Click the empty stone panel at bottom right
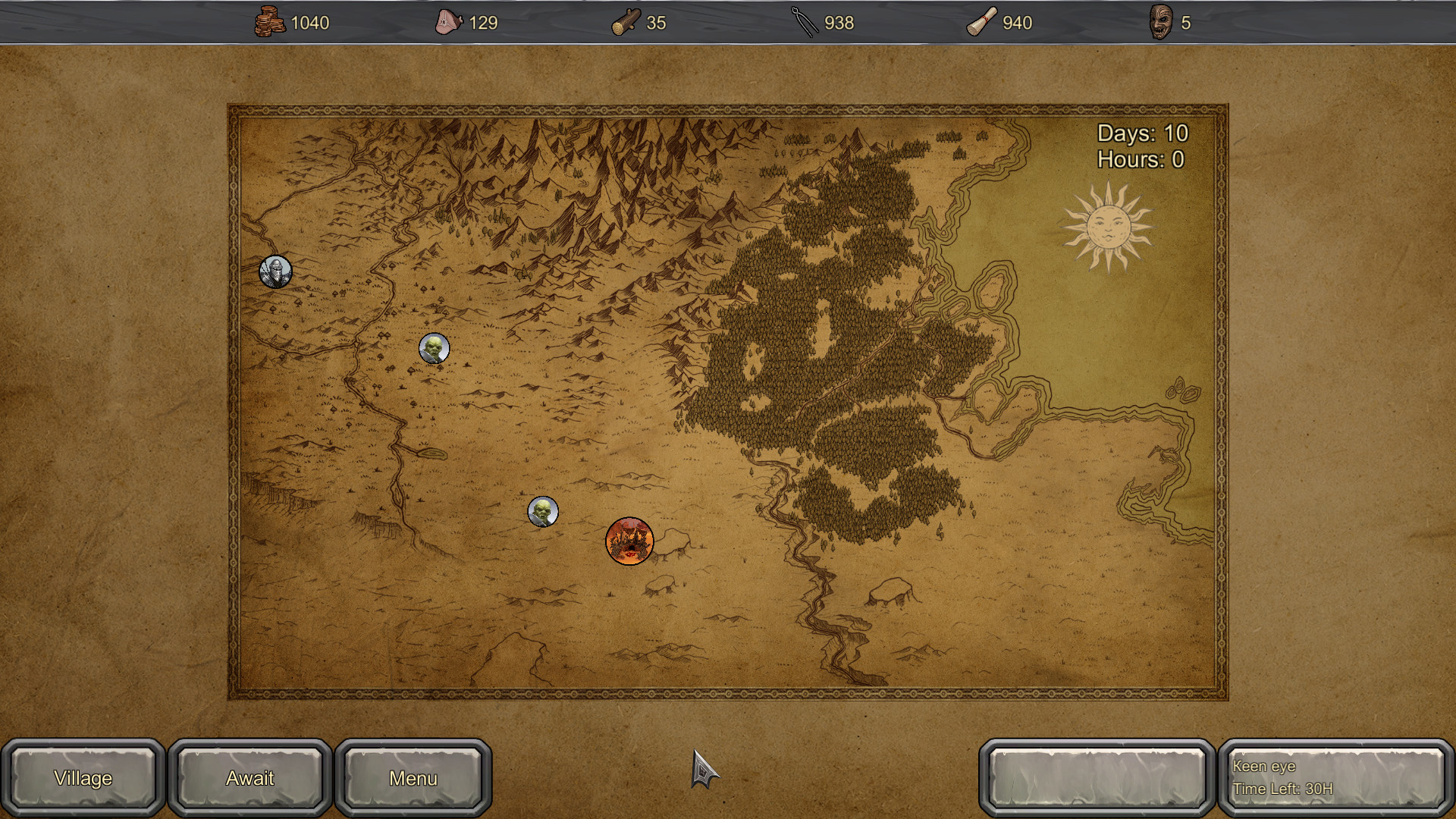Viewport: 1456px width, 819px height. point(1097,777)
